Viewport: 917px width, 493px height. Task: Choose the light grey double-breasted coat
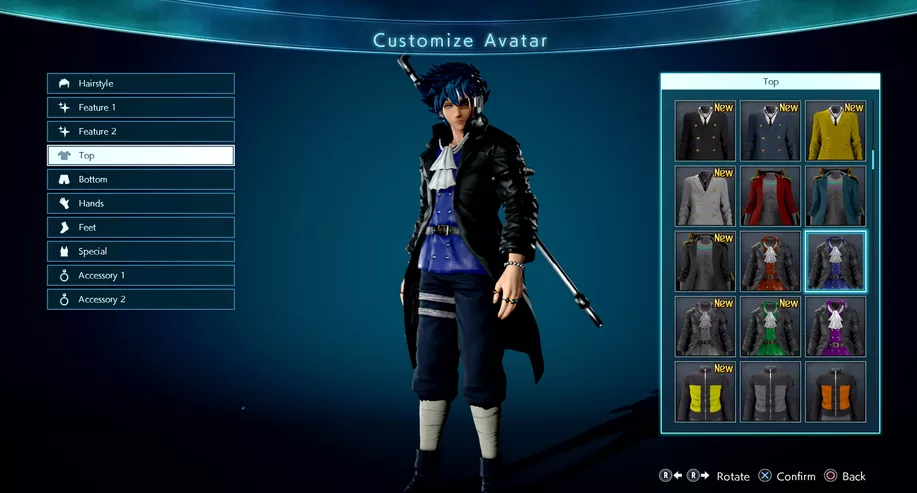[x=705, y=196]
